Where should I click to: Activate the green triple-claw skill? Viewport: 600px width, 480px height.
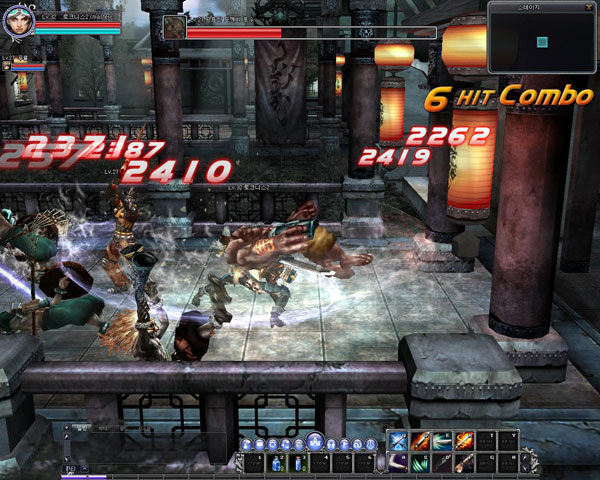419,462
